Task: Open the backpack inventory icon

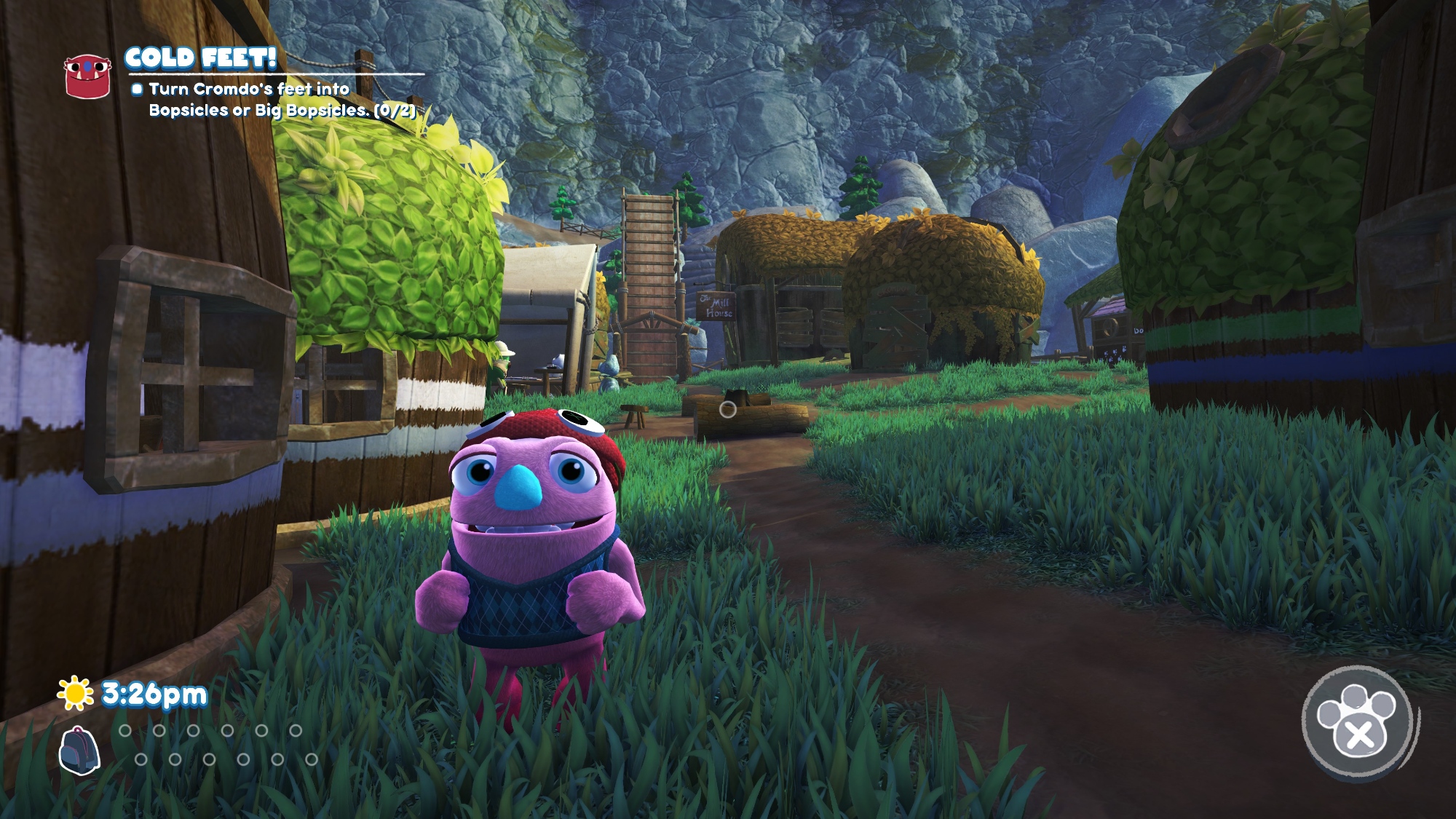Action: click(79, 750)
